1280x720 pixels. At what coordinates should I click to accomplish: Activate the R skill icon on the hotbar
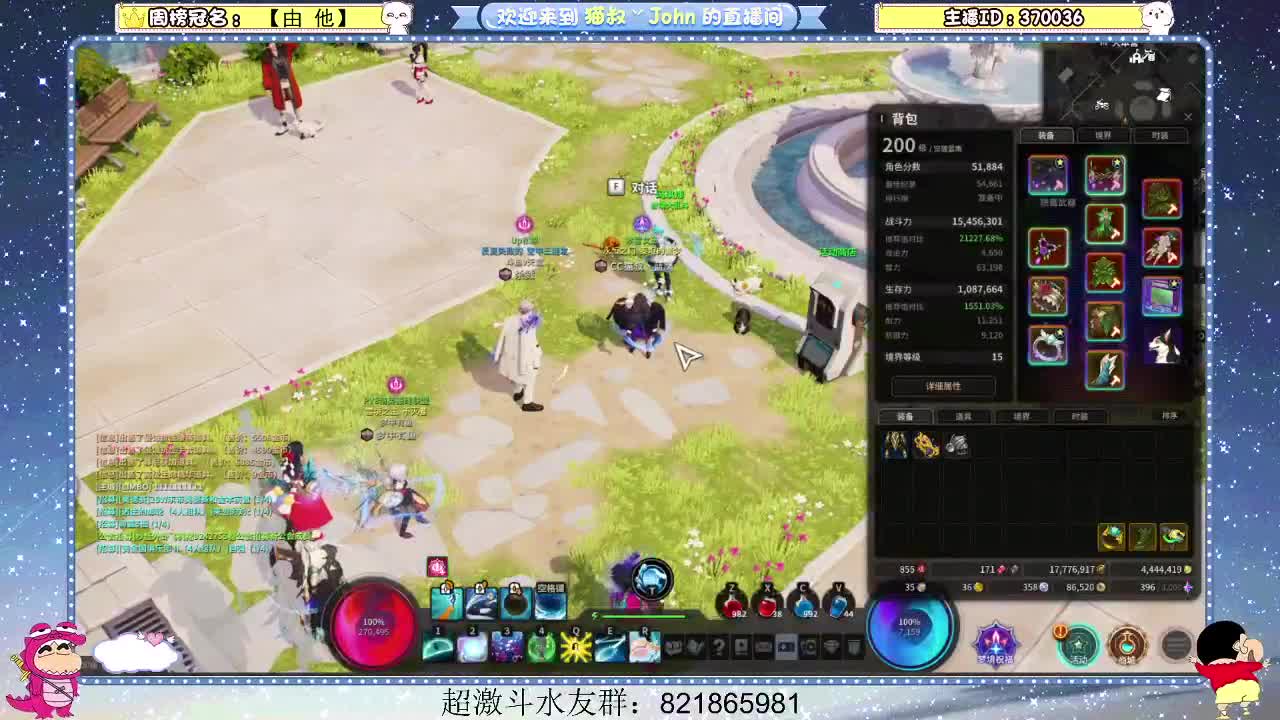tap(643, 647)
